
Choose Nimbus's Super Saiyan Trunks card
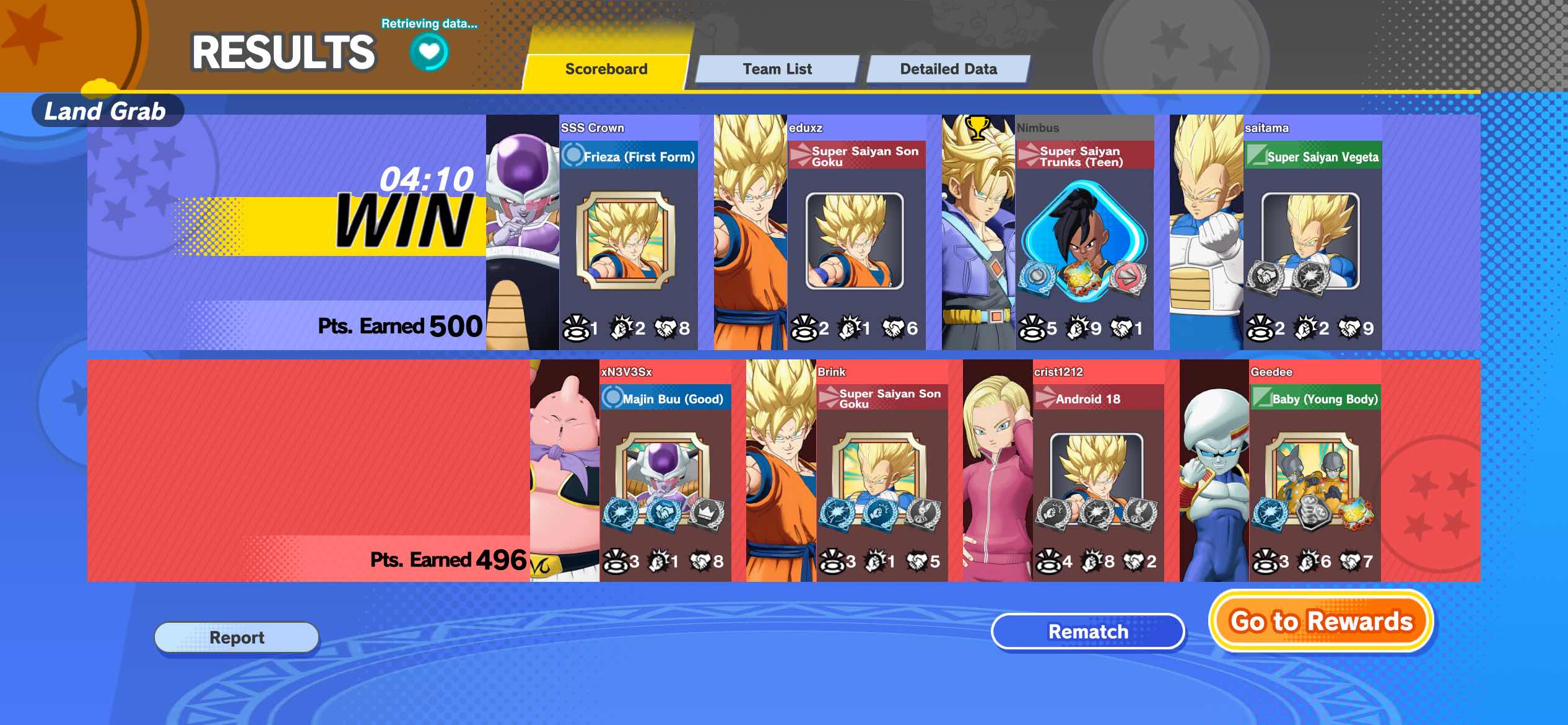pyautogui.click(x=1084, y=235)
